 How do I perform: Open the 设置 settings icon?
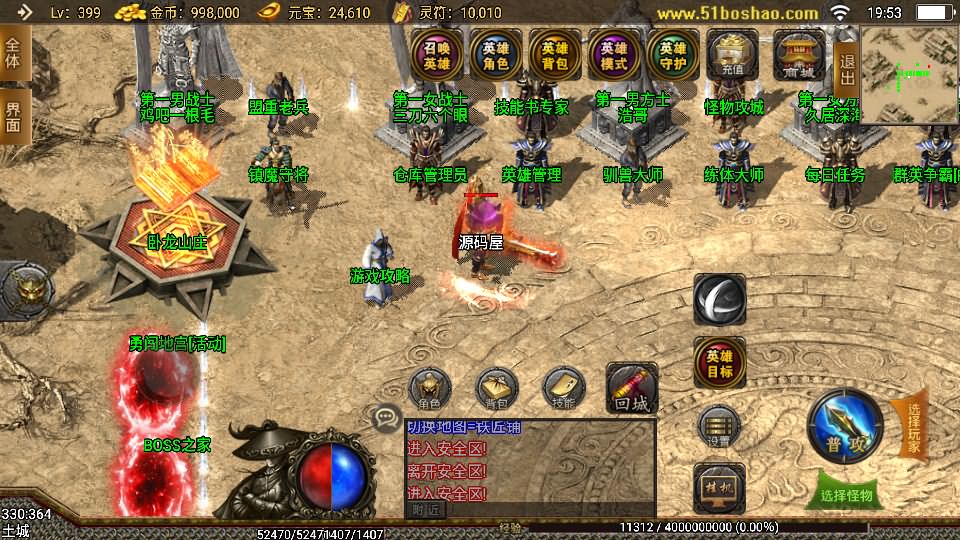coord(719,426)
